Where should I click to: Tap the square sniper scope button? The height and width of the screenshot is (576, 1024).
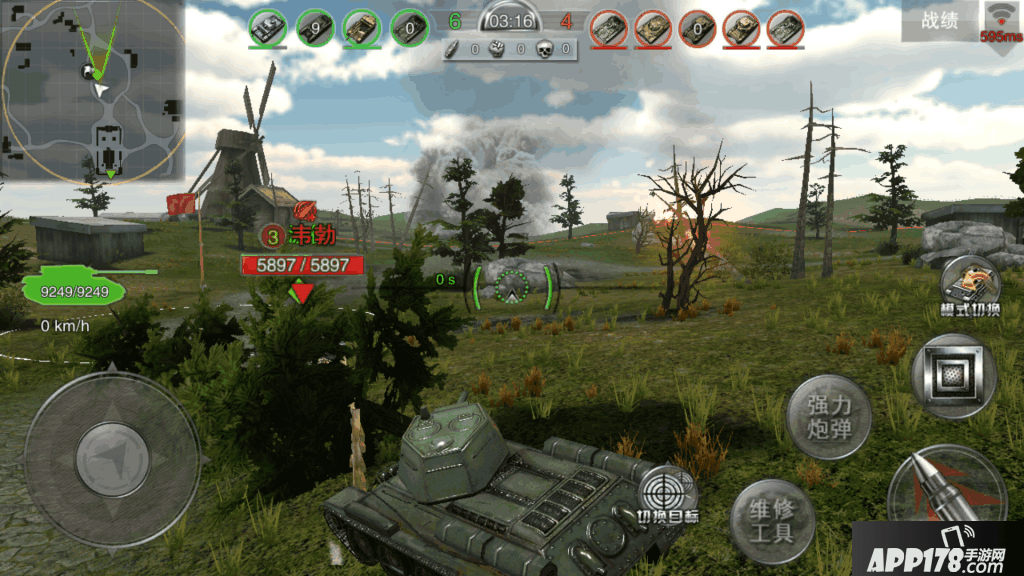pyautogui.click(x=953, y=376)
